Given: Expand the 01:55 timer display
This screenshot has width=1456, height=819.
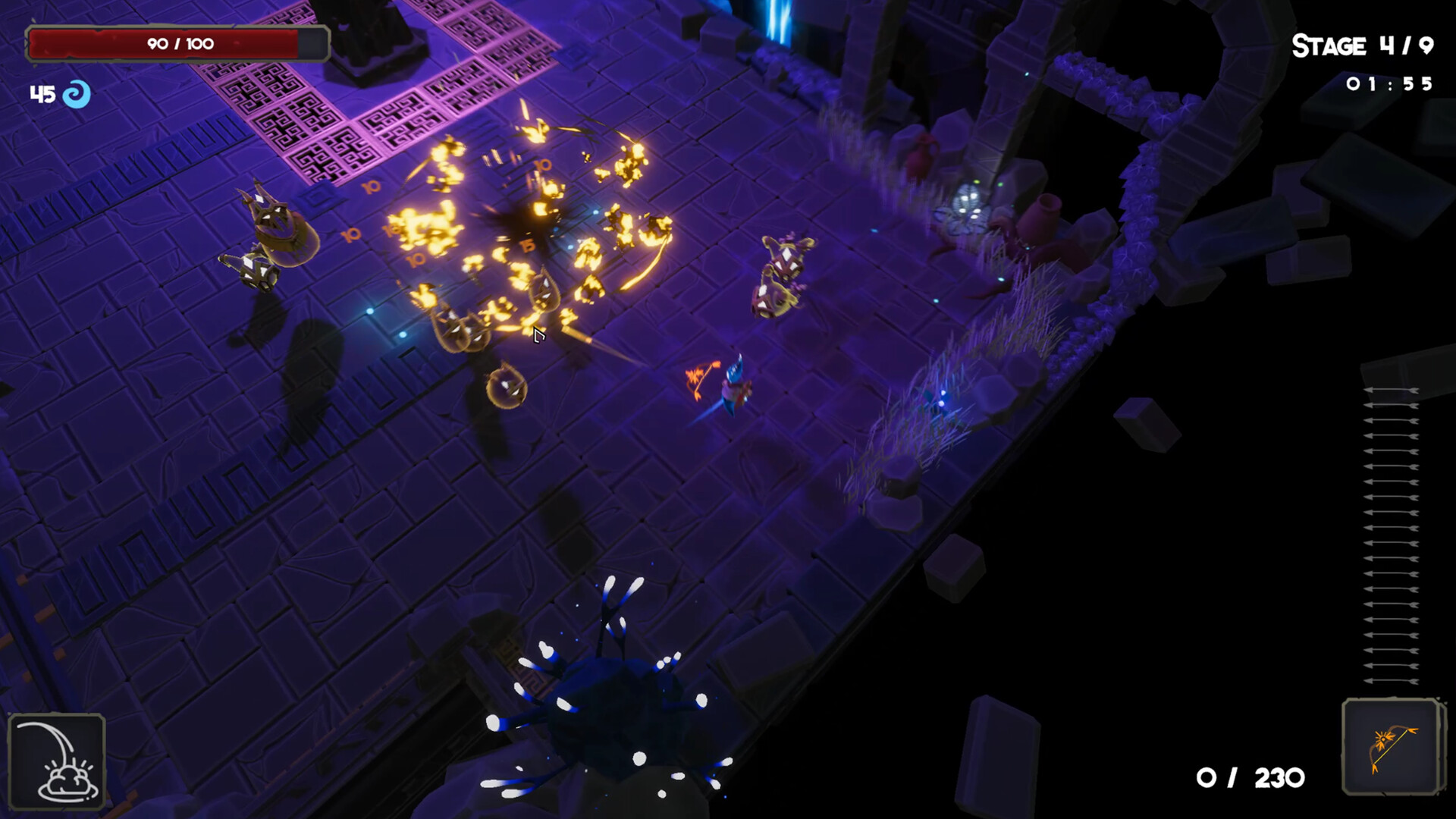Looking at the screenshot, I should (x=1390, y=85).
